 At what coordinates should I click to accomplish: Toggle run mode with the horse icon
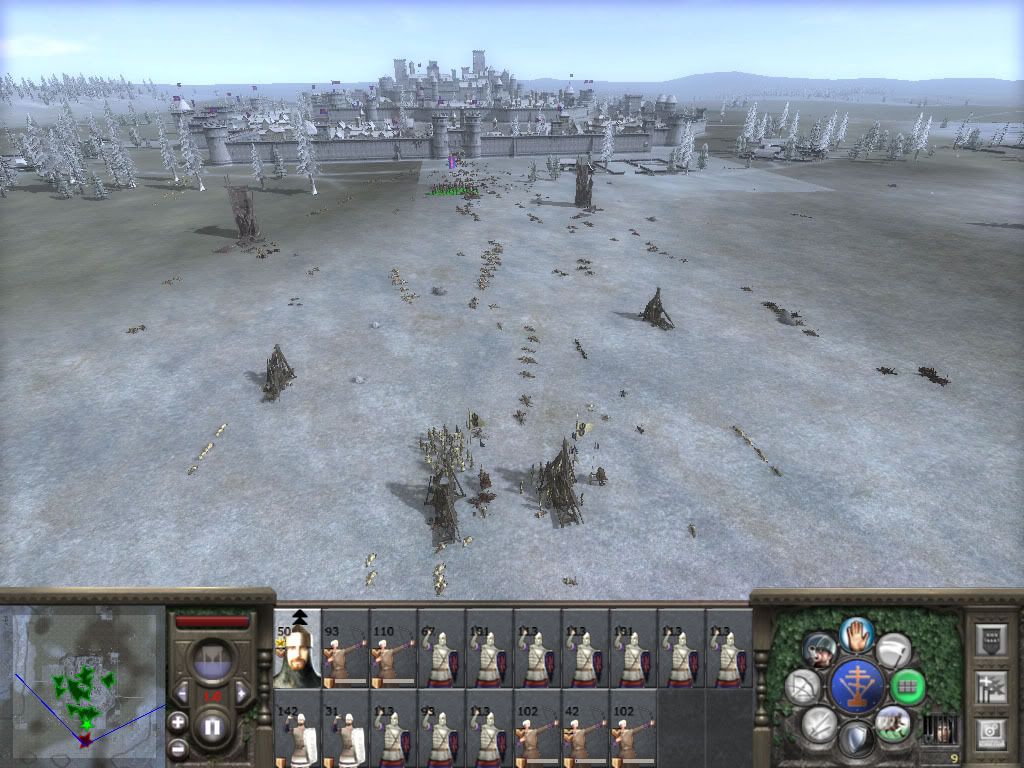click(891, 721)
